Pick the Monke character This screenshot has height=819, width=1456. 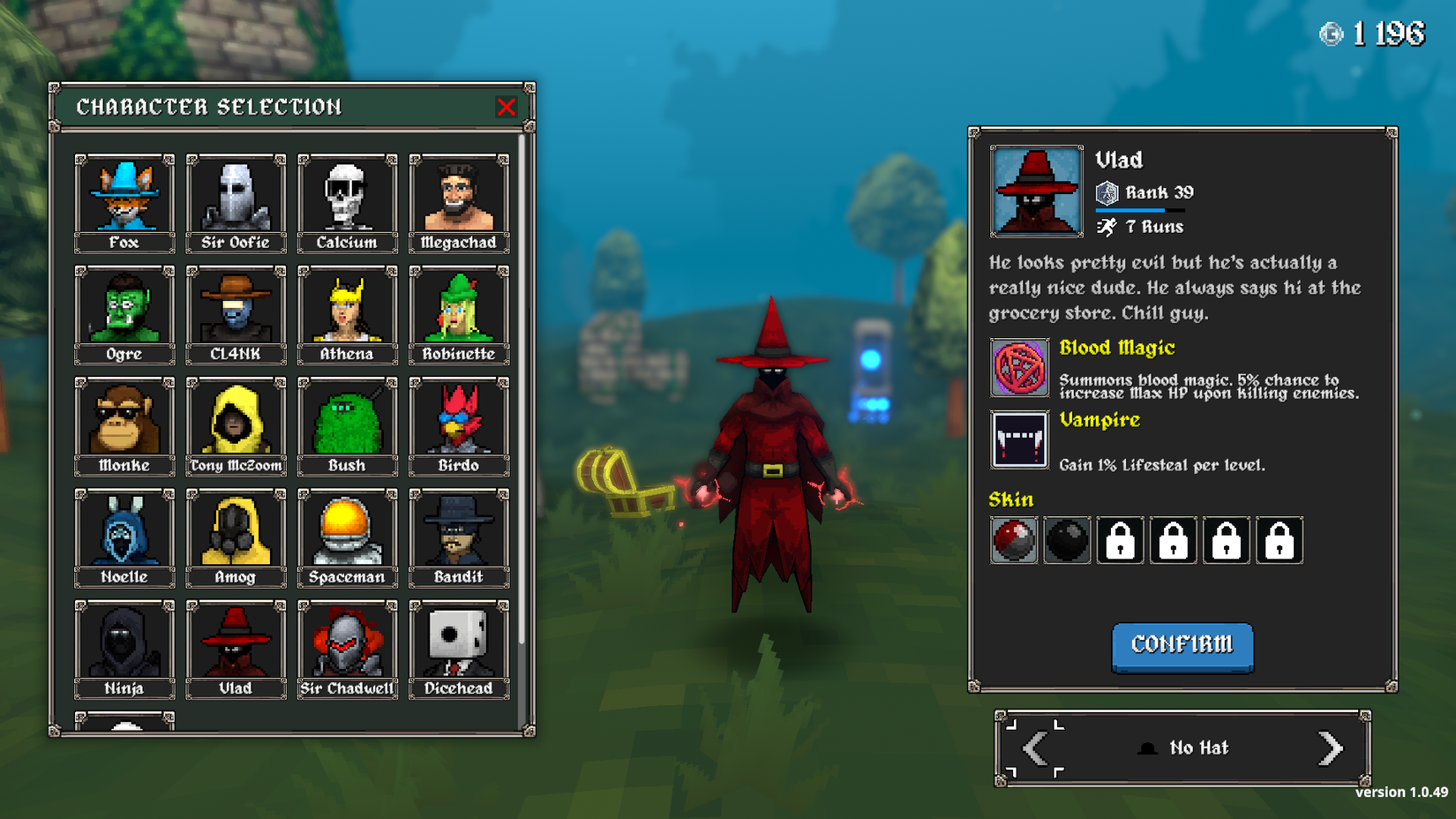(124, 417)
